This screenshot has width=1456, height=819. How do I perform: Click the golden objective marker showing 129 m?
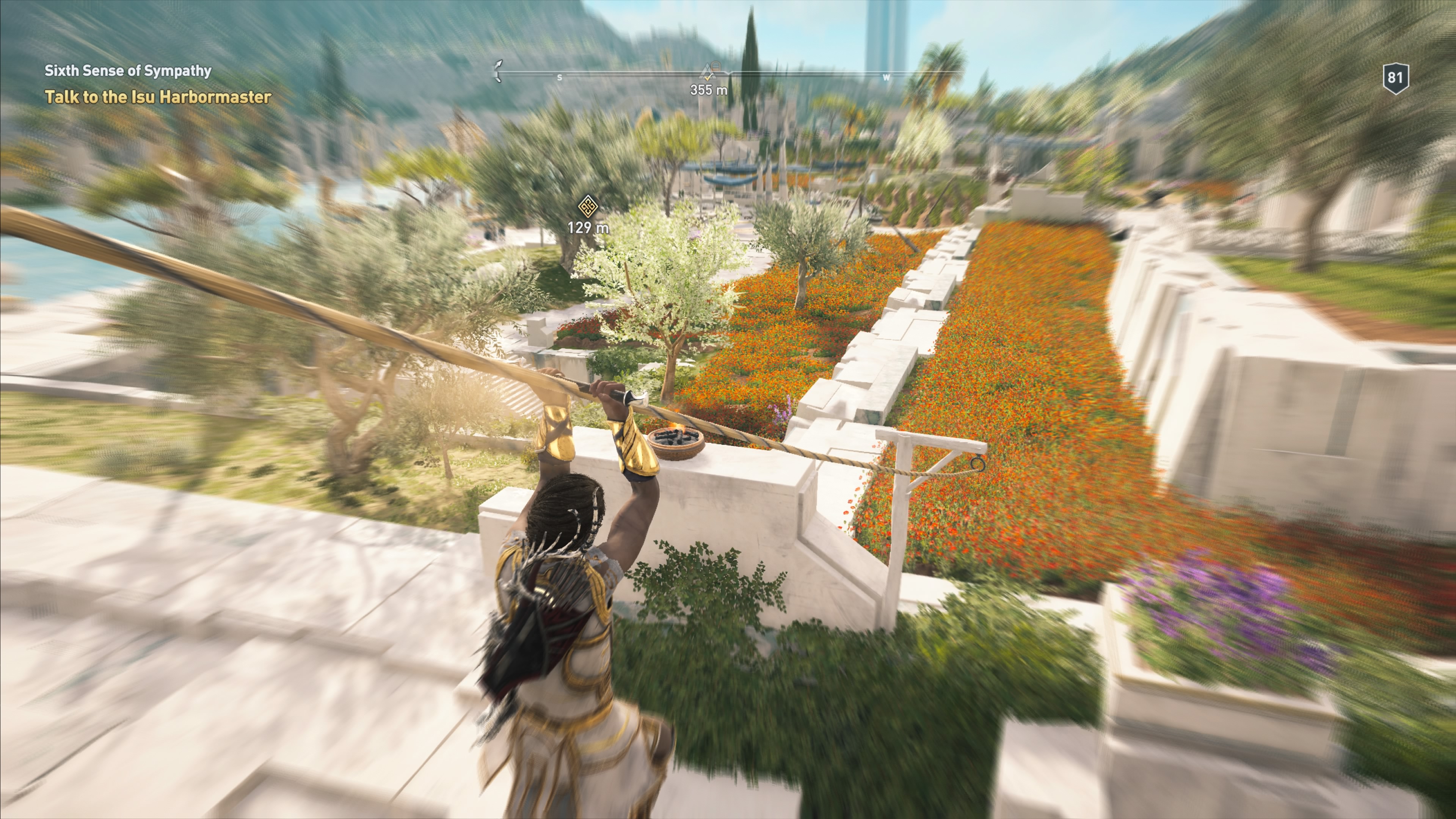point(588,206)
